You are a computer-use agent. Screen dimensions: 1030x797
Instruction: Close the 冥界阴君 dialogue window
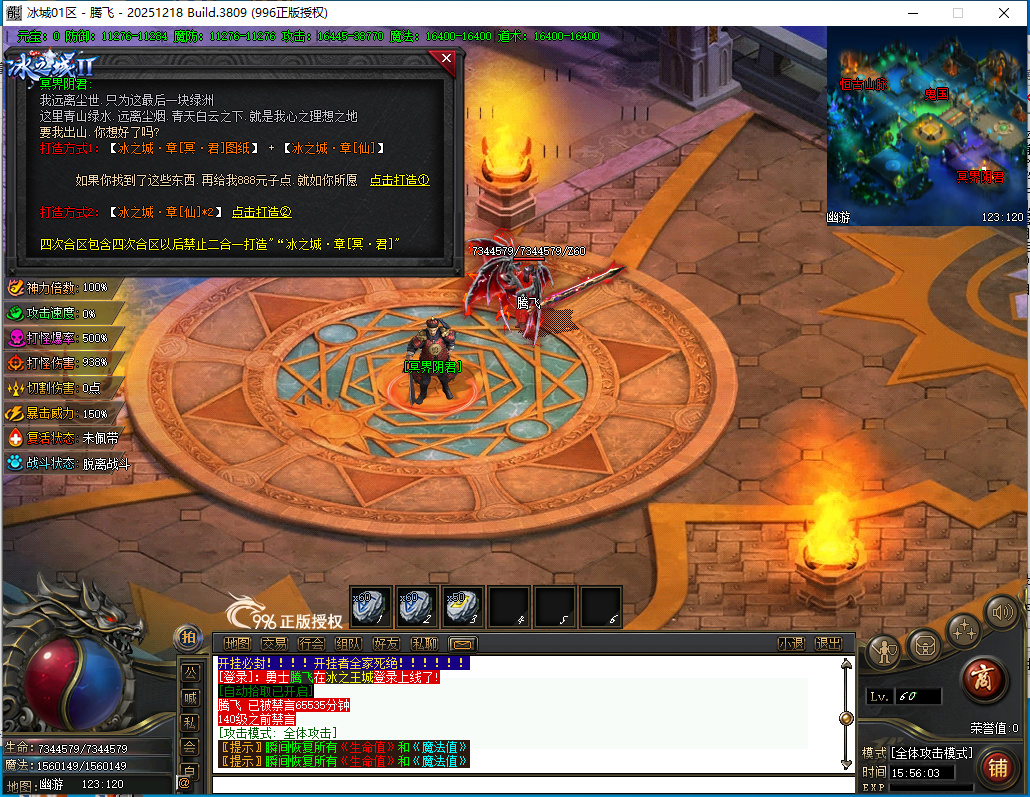(447, 59)
